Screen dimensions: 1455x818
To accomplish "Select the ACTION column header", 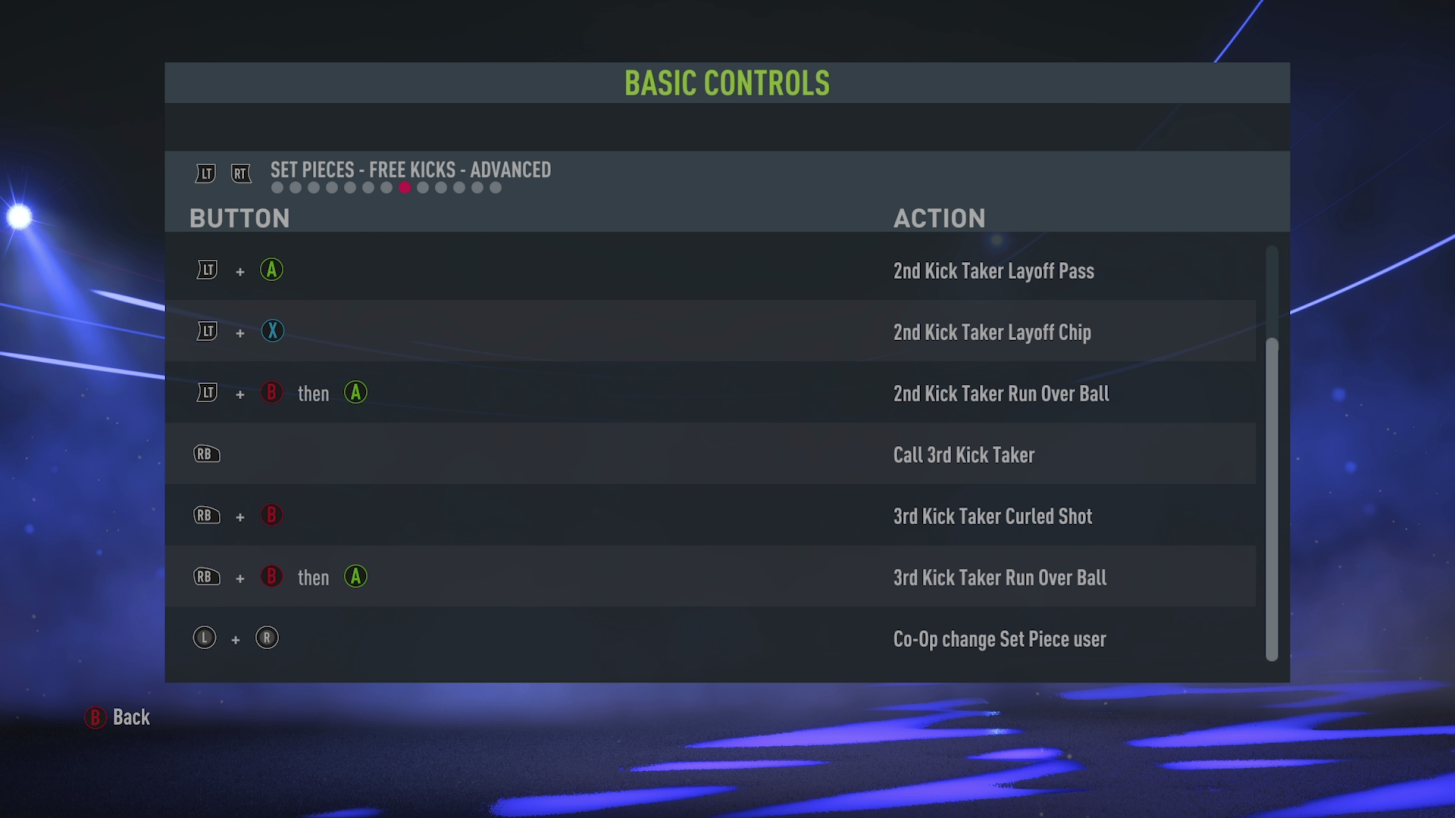I will pos(939,218).
